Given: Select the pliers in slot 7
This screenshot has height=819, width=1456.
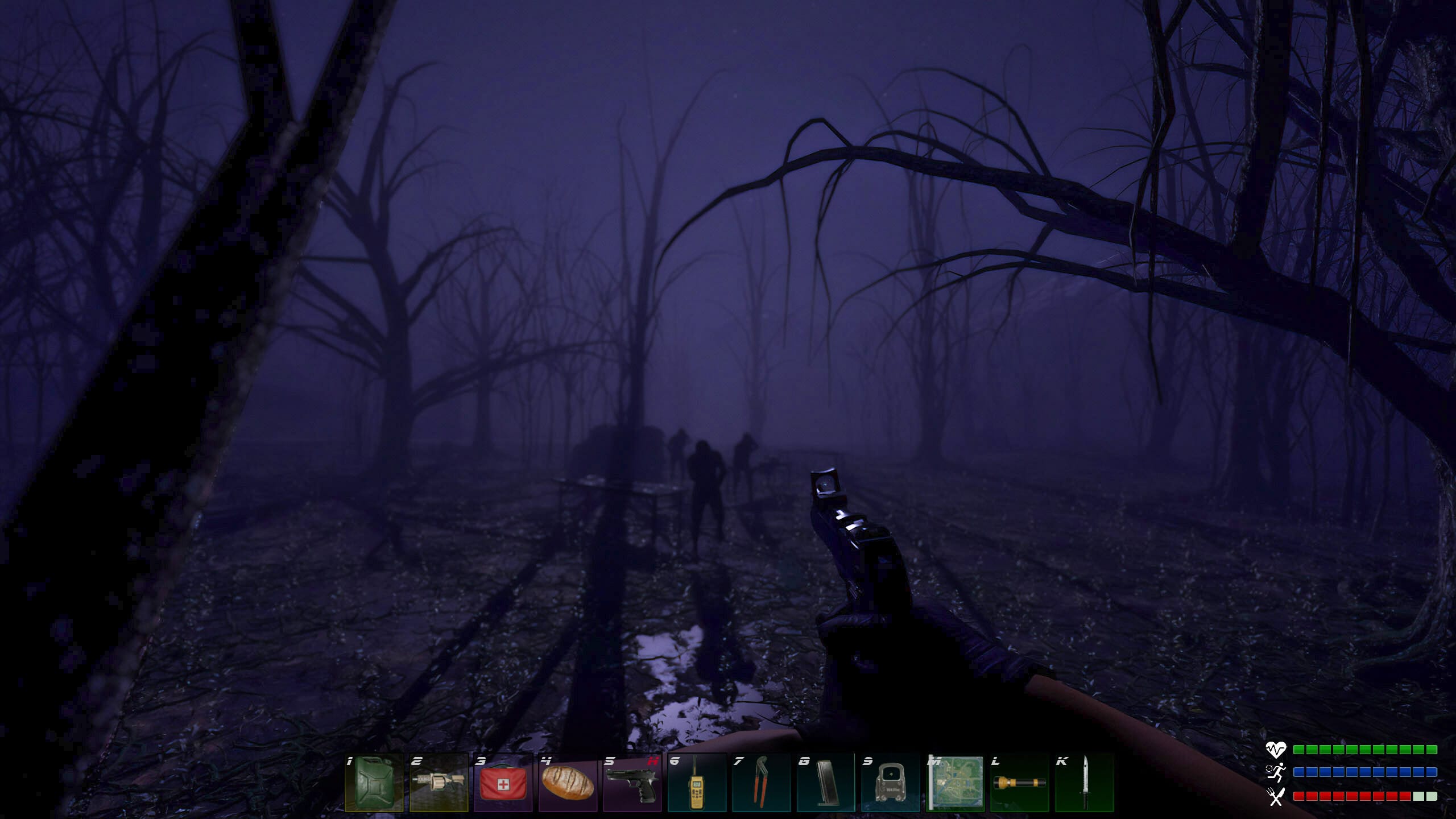Looking at the screenshot, I should pos(761,792).
